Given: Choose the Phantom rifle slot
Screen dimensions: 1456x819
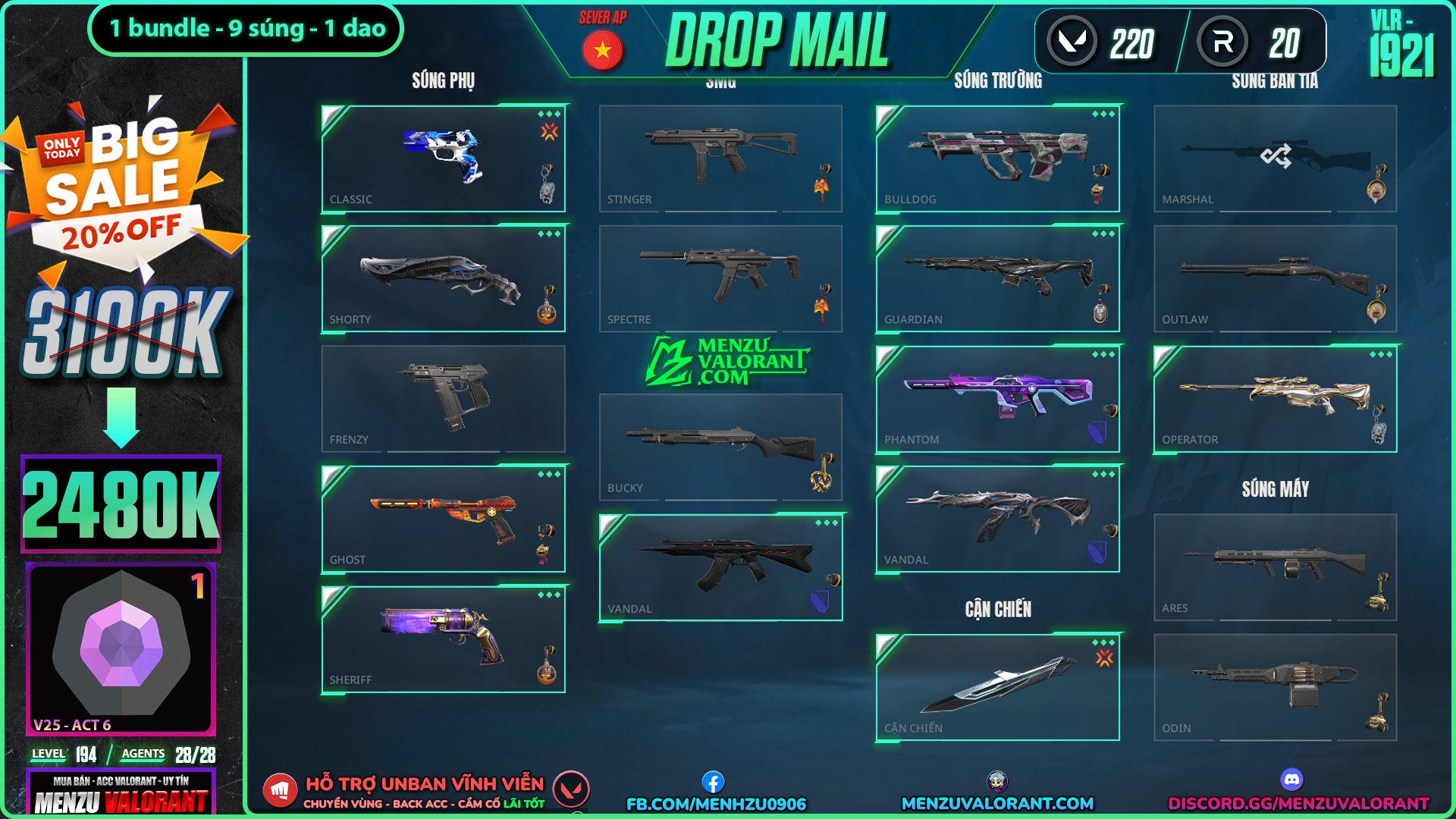Looking at the screenshot, I should (x=997, y=398).
